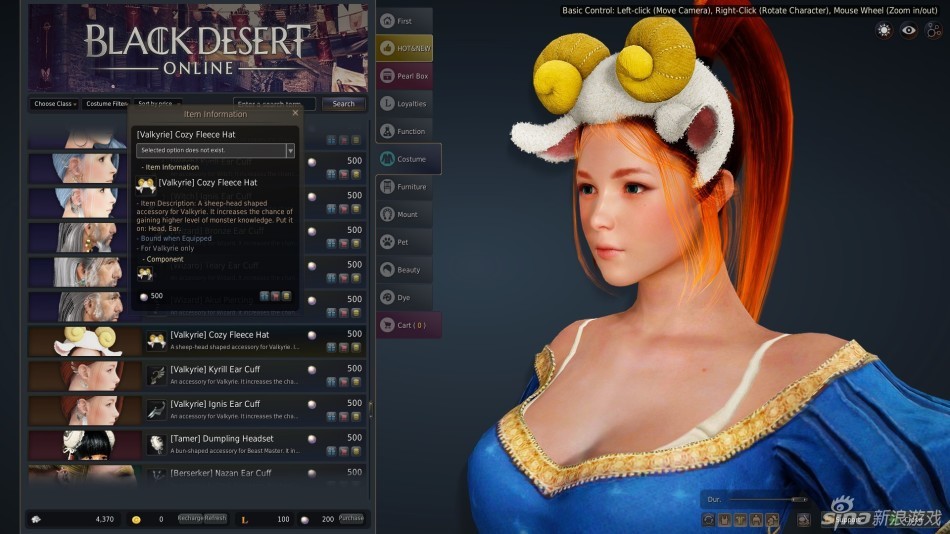This screenshot has width=950, height=534.
Task: Switch to the Mount tab
Action: (405, 214)
